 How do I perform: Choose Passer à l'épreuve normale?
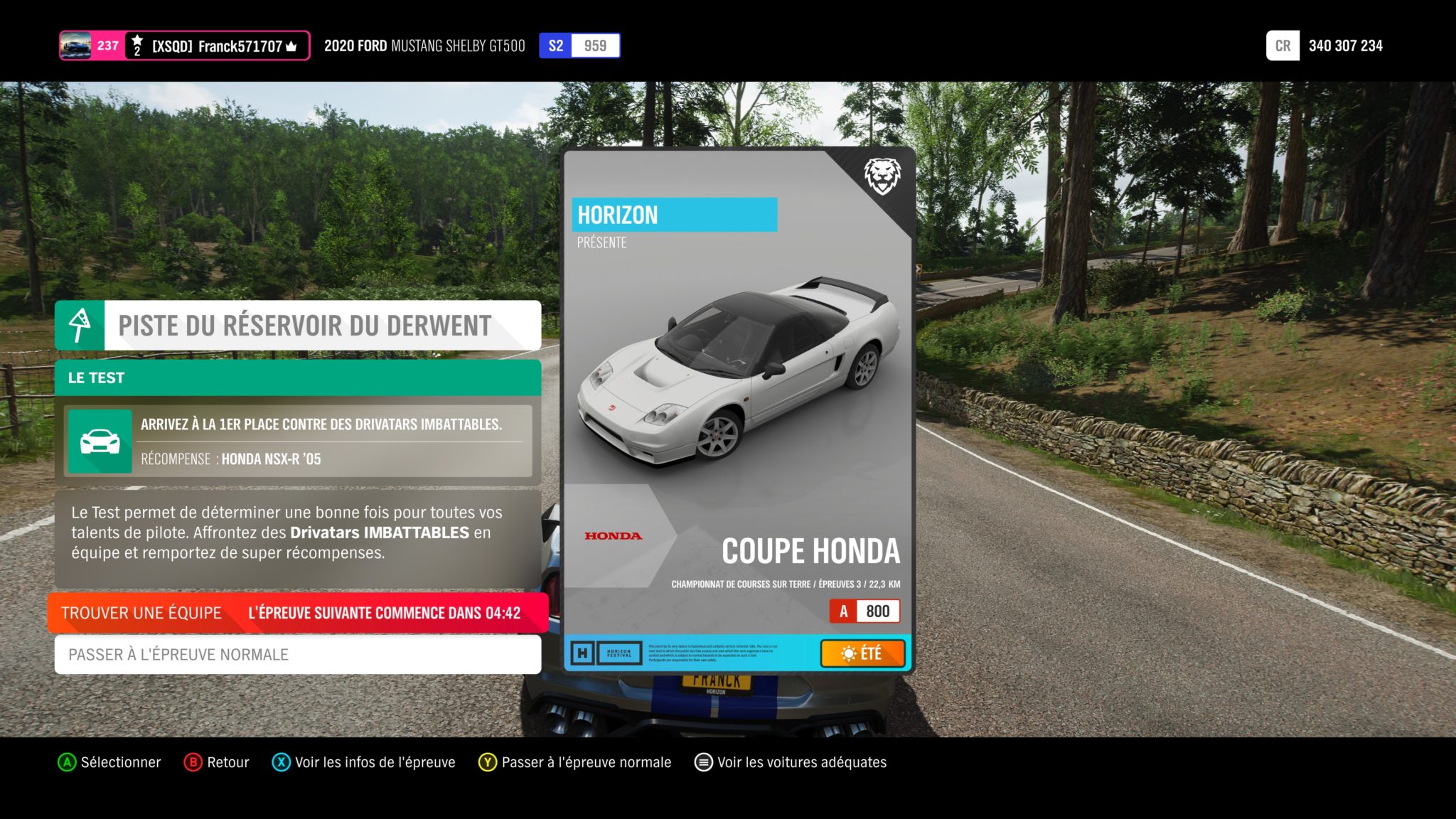click(297, 654)
